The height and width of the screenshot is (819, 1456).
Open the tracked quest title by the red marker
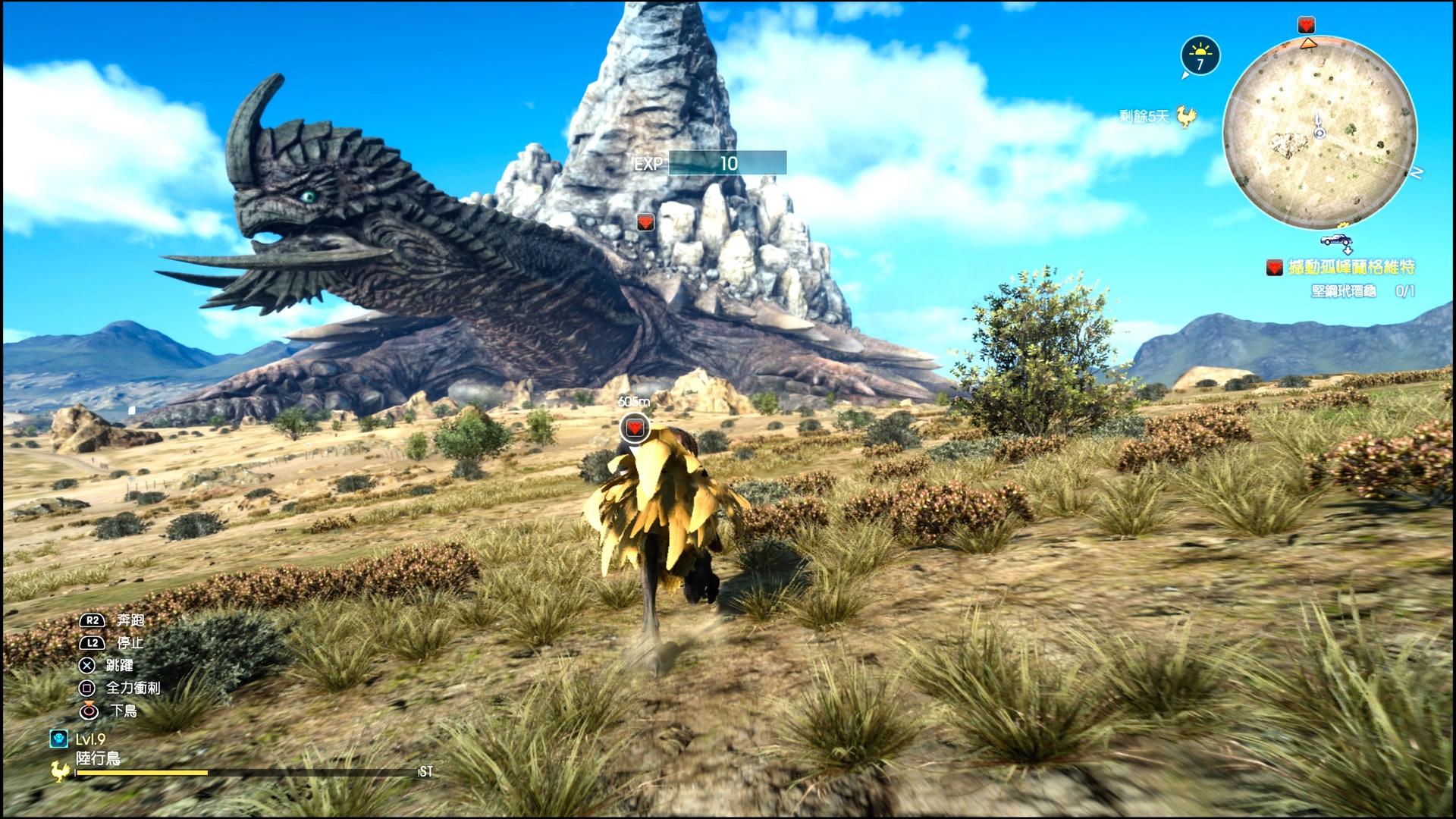pyautogui.click(x=1351, y=267)
